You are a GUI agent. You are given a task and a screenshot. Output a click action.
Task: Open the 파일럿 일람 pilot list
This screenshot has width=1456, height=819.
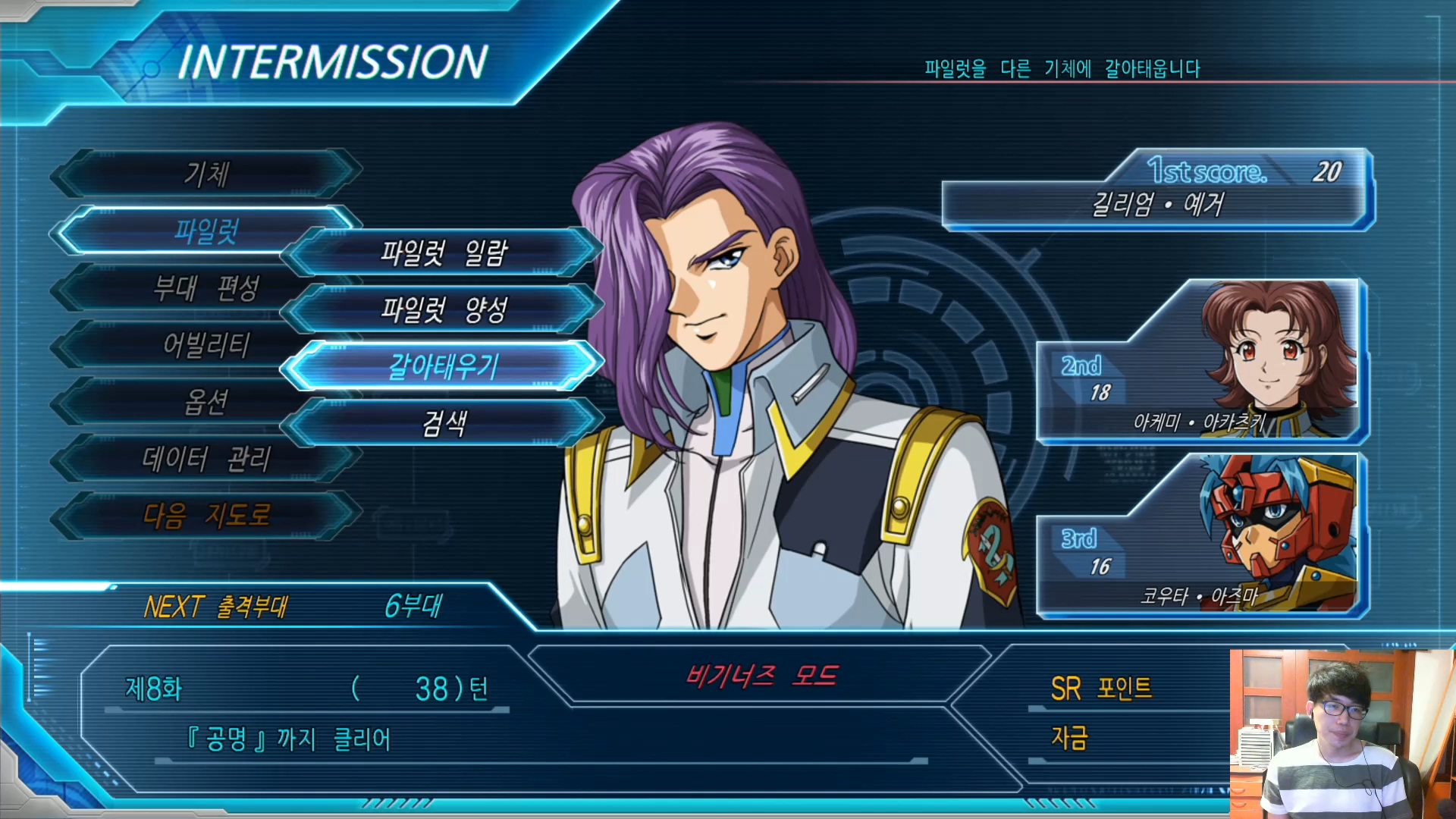coord(444,252)
